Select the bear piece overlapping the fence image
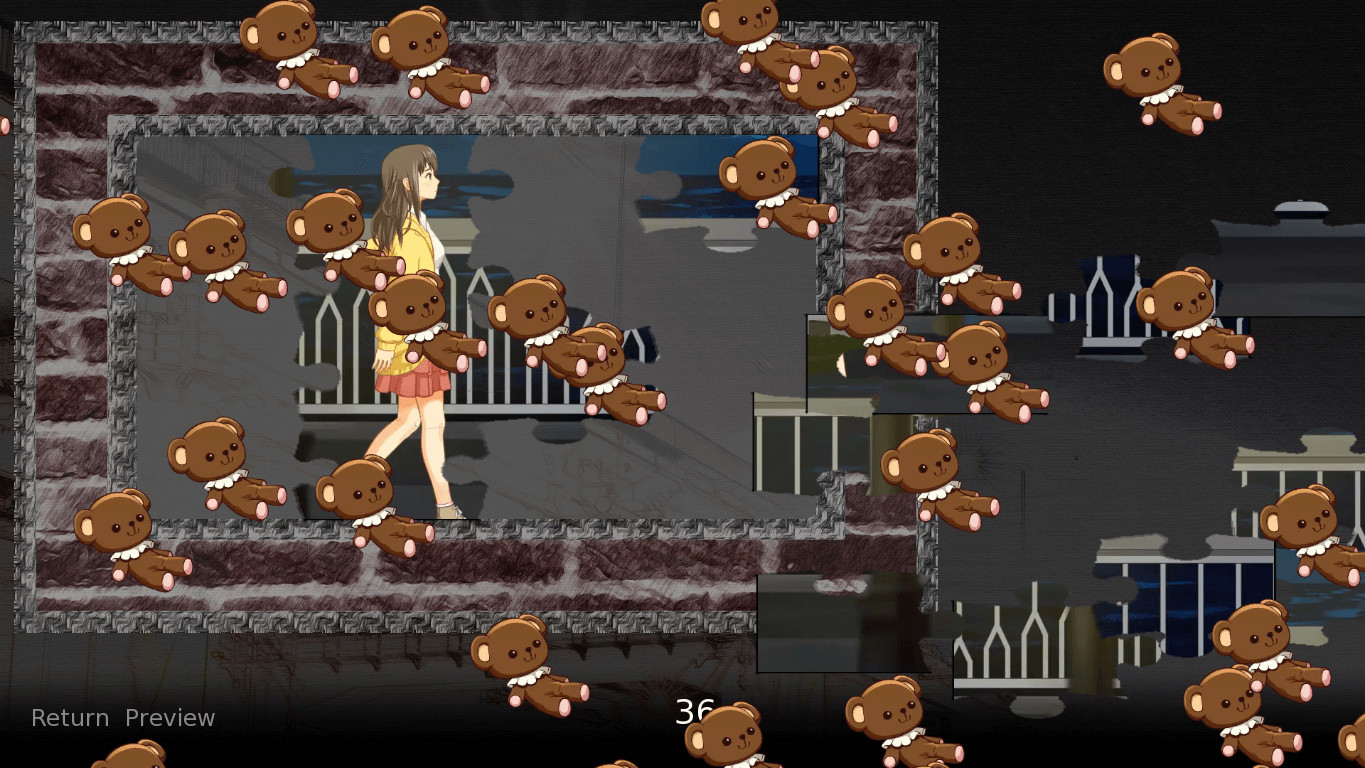This screenshot has height=768, width=1365. click(530, 320)
